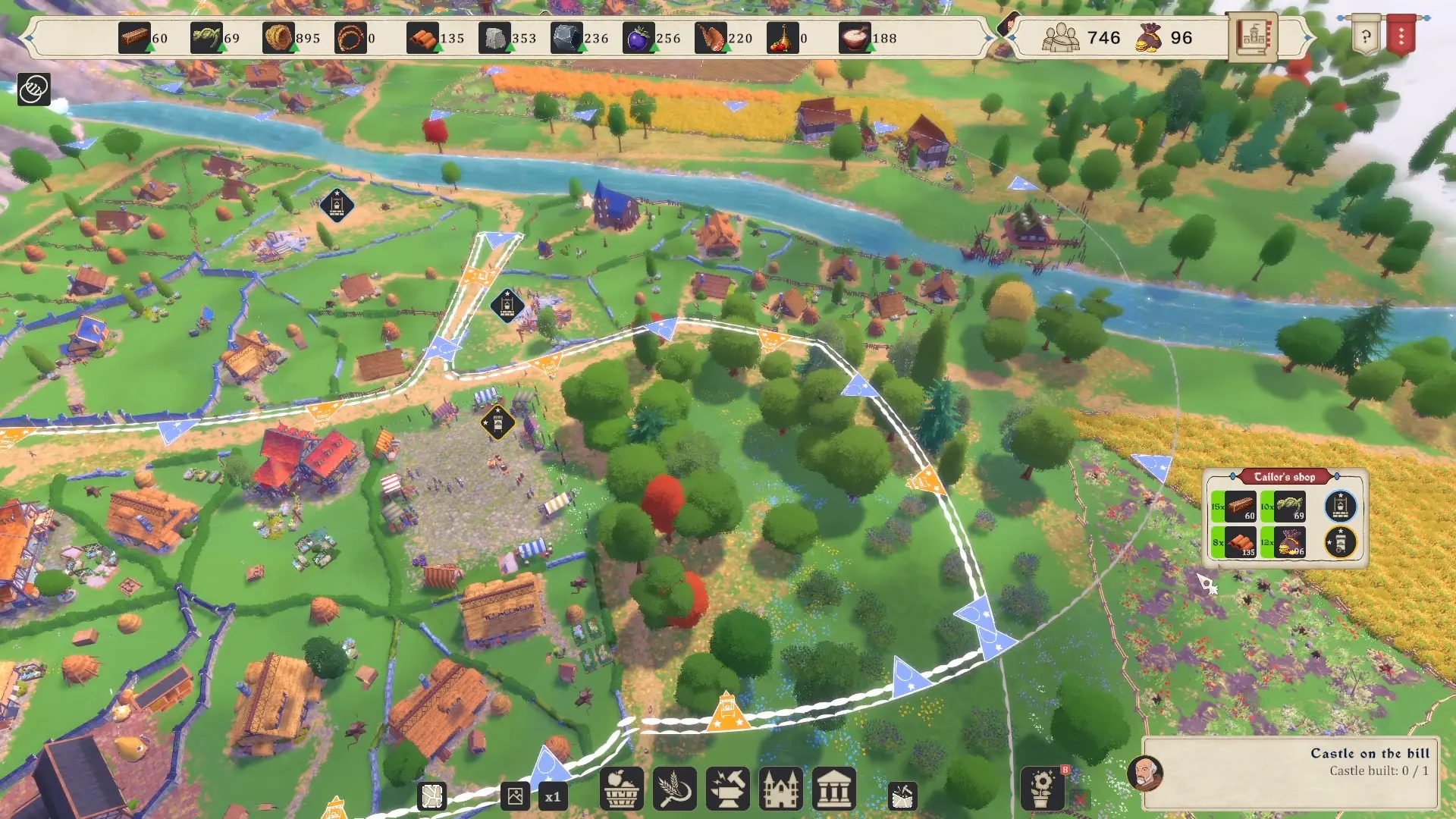Toggle the district borders map overlay
This screenshot has width=1456, height=819.
pos(431,796)
